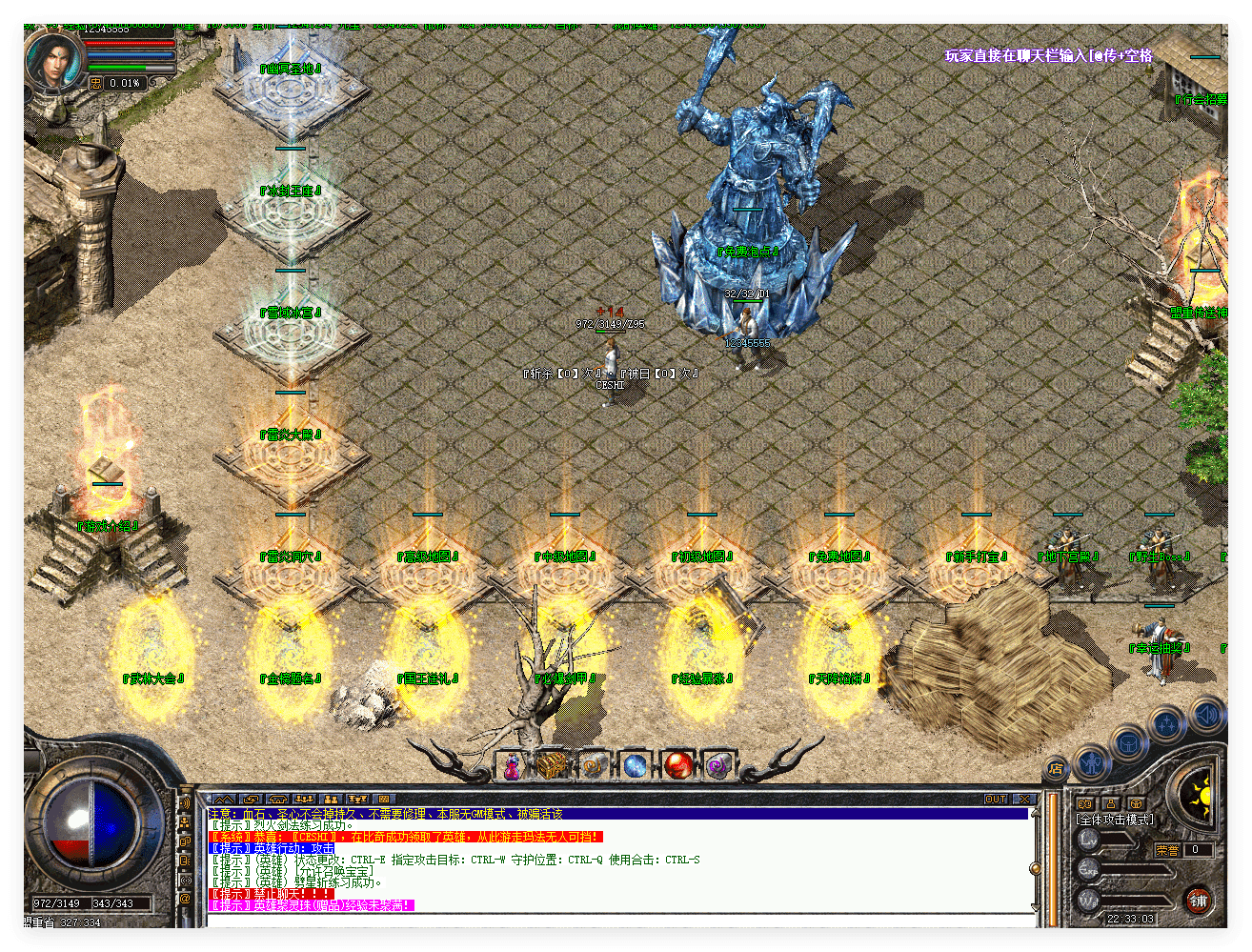
Task: Switch chat channel using the group chat tab icon
Action: coord(328,799)
